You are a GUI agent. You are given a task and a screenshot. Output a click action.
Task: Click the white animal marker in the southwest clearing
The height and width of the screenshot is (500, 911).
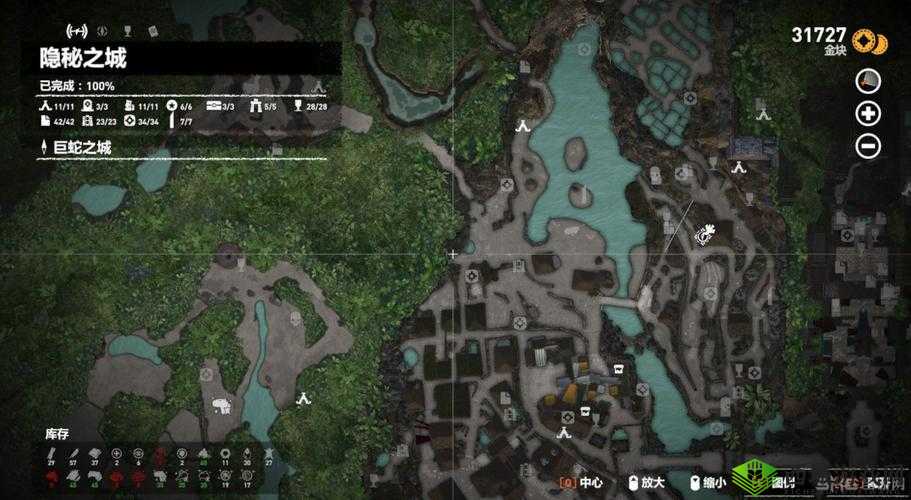coord(221,406)
